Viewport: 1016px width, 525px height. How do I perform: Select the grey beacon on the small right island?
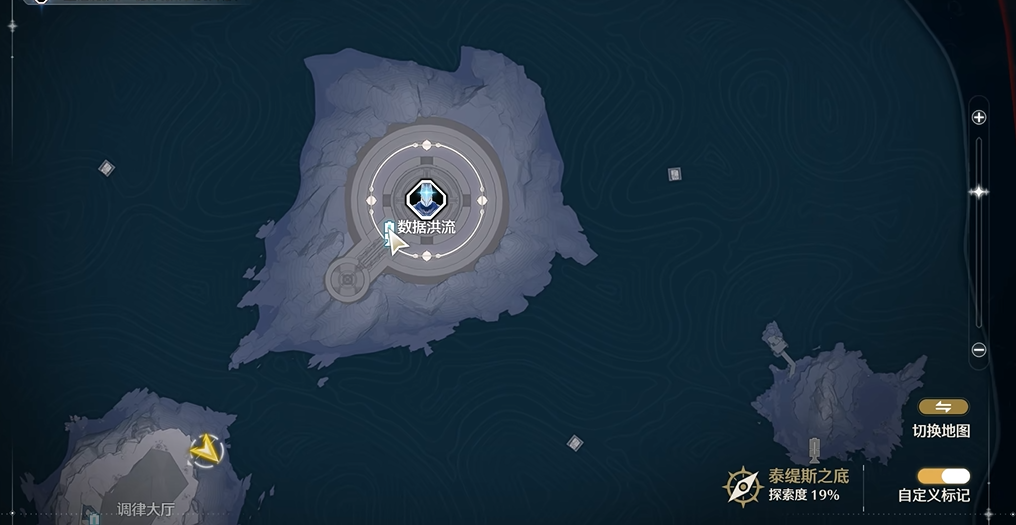pos(814,449)
